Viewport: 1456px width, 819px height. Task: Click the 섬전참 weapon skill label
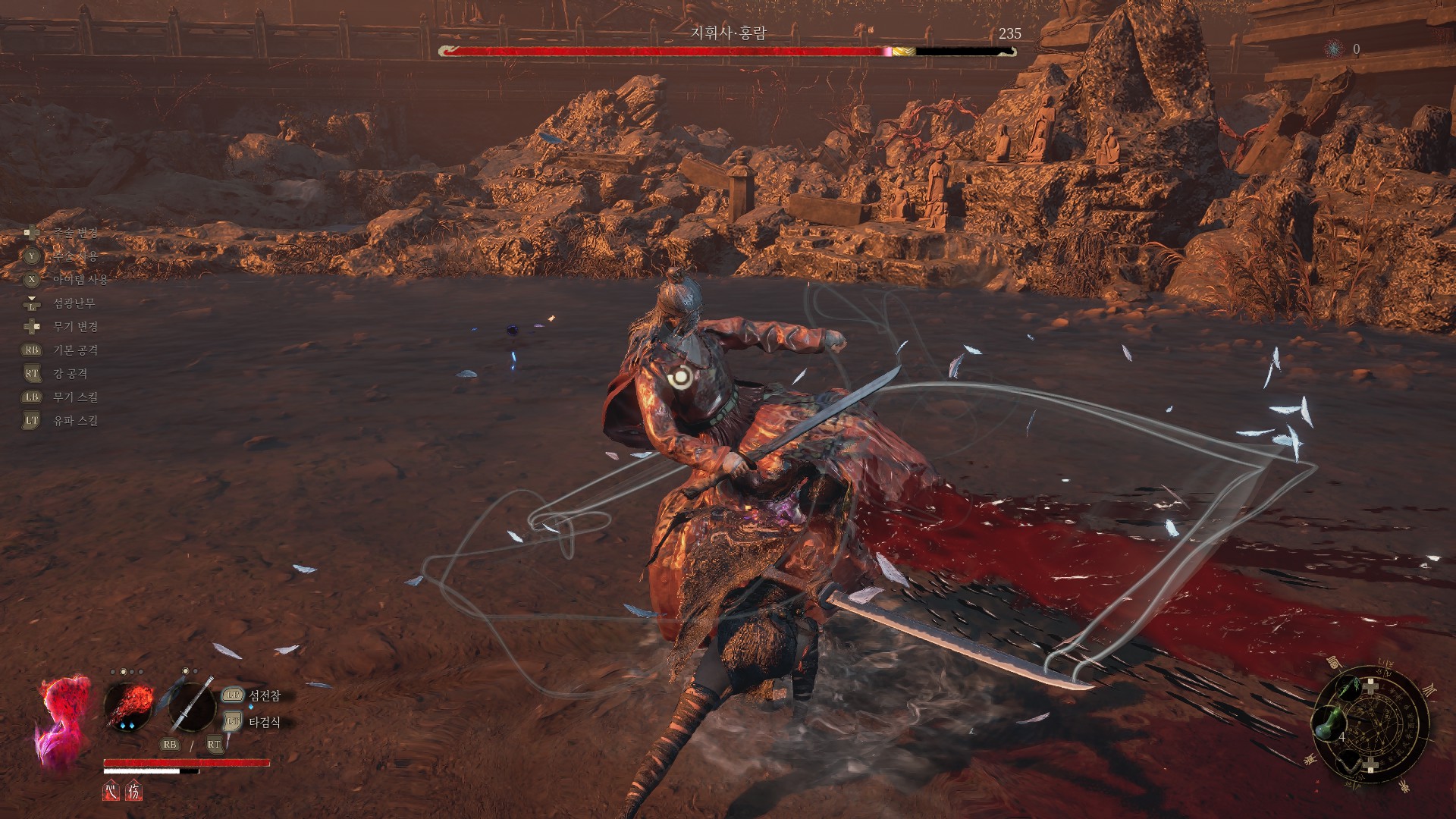(264, 695)
